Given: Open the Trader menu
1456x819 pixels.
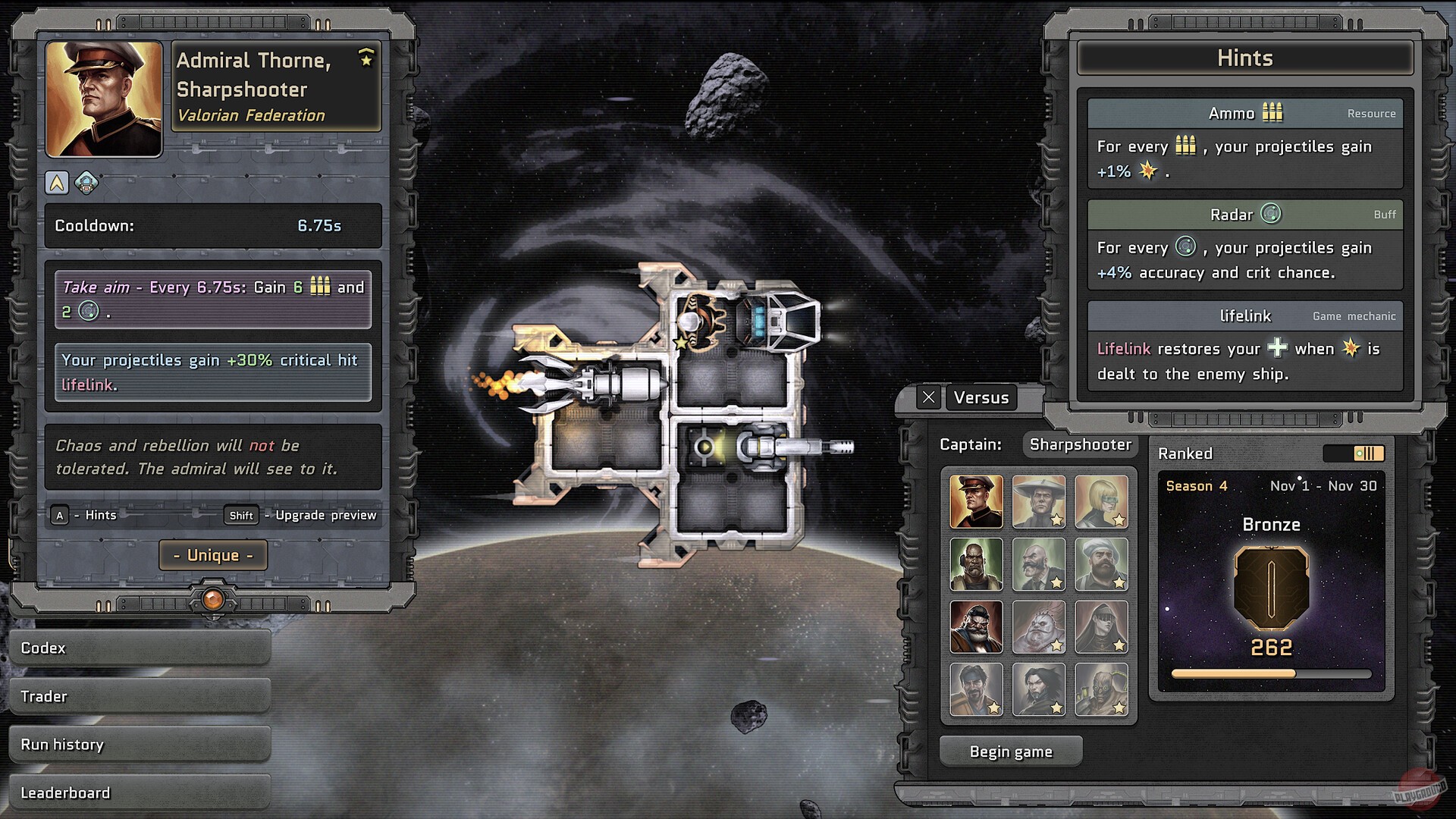Looking at the screenshot, I should click(x=140, y=696).
